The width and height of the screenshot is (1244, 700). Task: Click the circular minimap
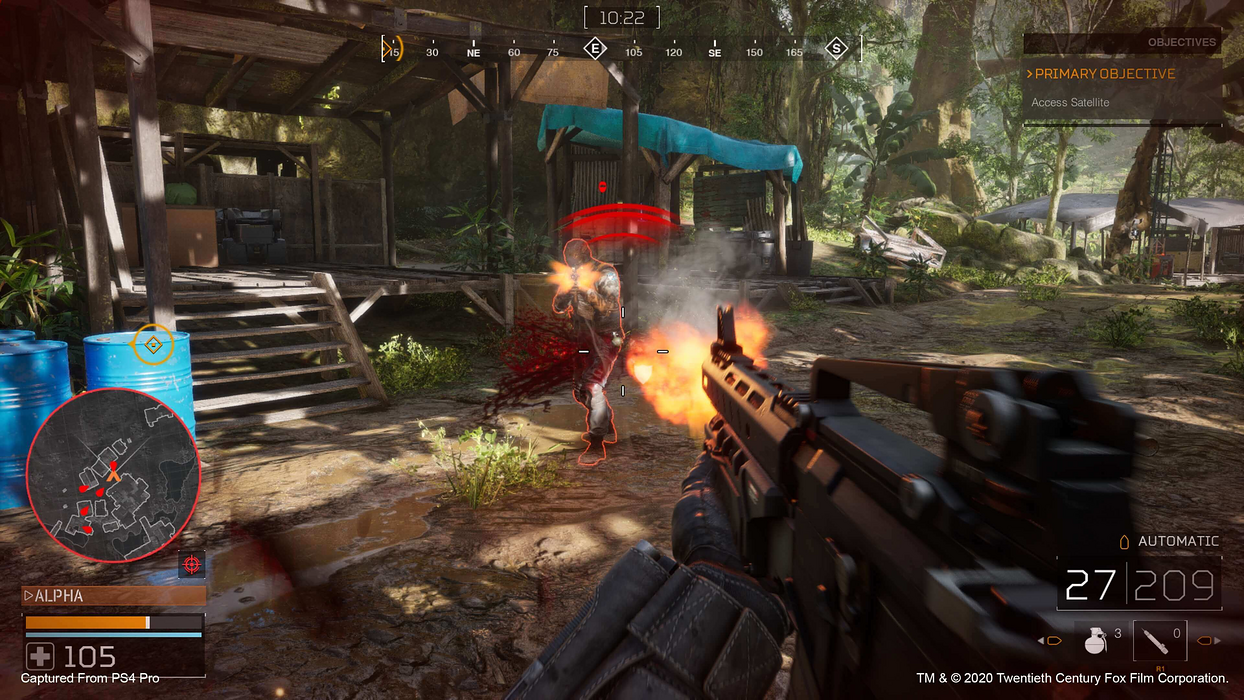(x=113, y=475)
